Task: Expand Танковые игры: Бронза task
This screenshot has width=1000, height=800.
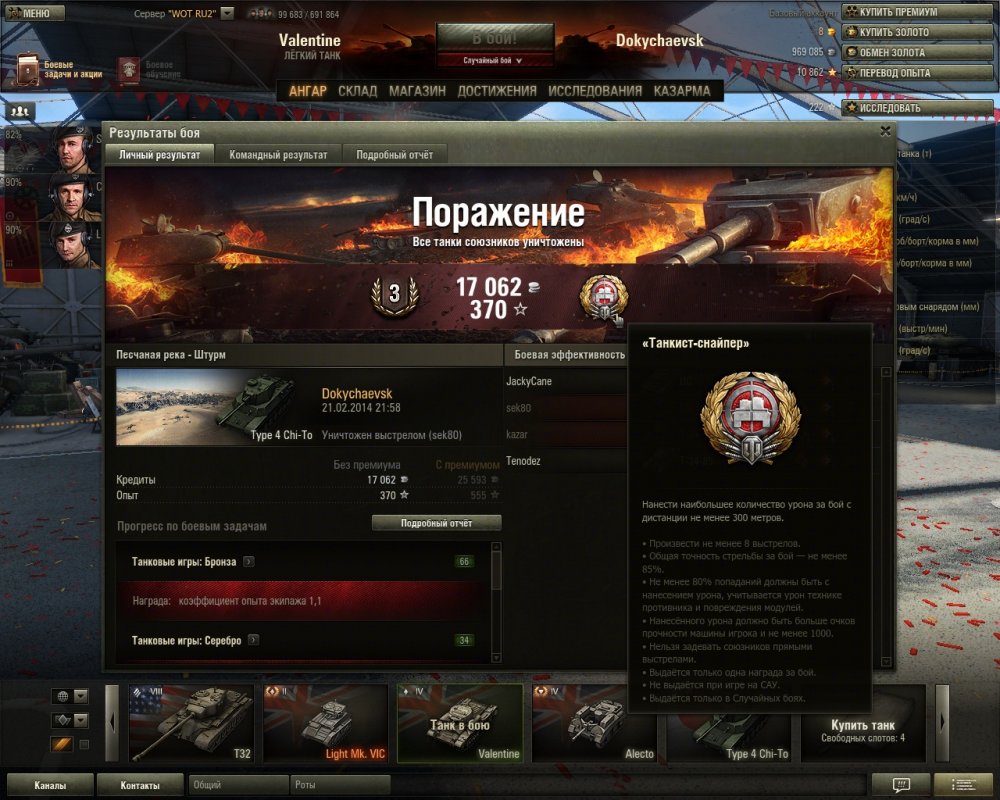Action: pyautogui.click(x=249, y=562)
